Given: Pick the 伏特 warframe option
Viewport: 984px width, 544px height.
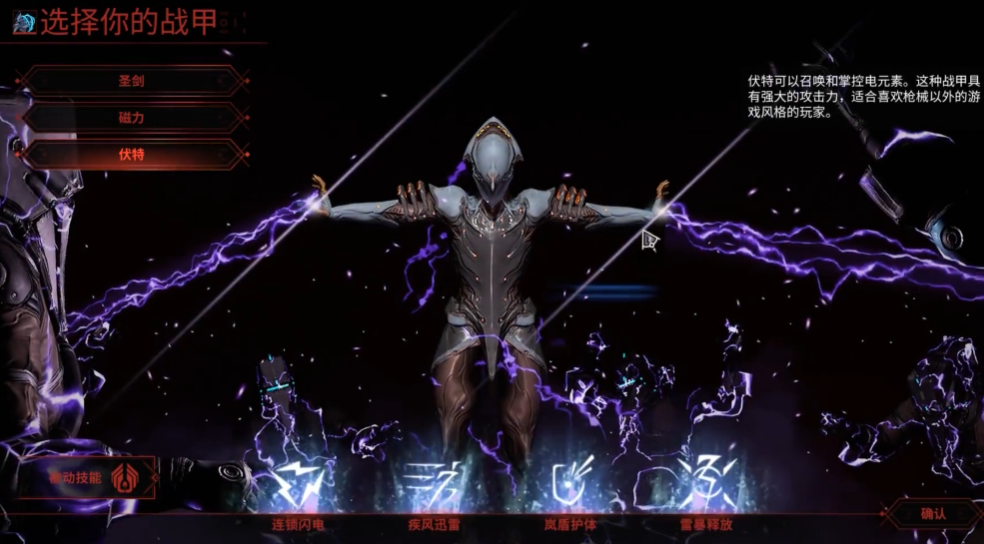Looking at the screenshot, I should point(132,155).
